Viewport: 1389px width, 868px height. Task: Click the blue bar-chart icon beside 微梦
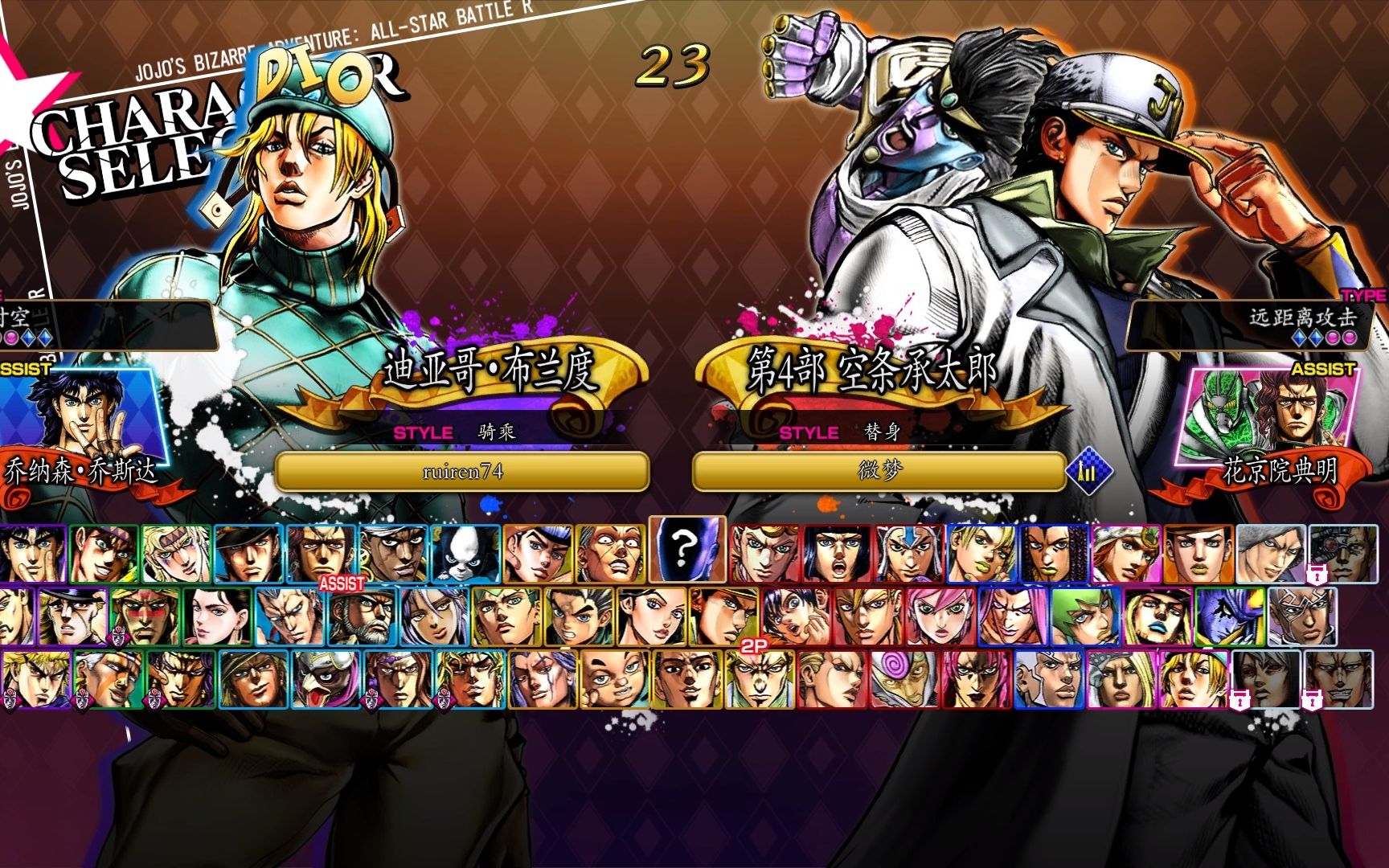(x=1088, y=472)
